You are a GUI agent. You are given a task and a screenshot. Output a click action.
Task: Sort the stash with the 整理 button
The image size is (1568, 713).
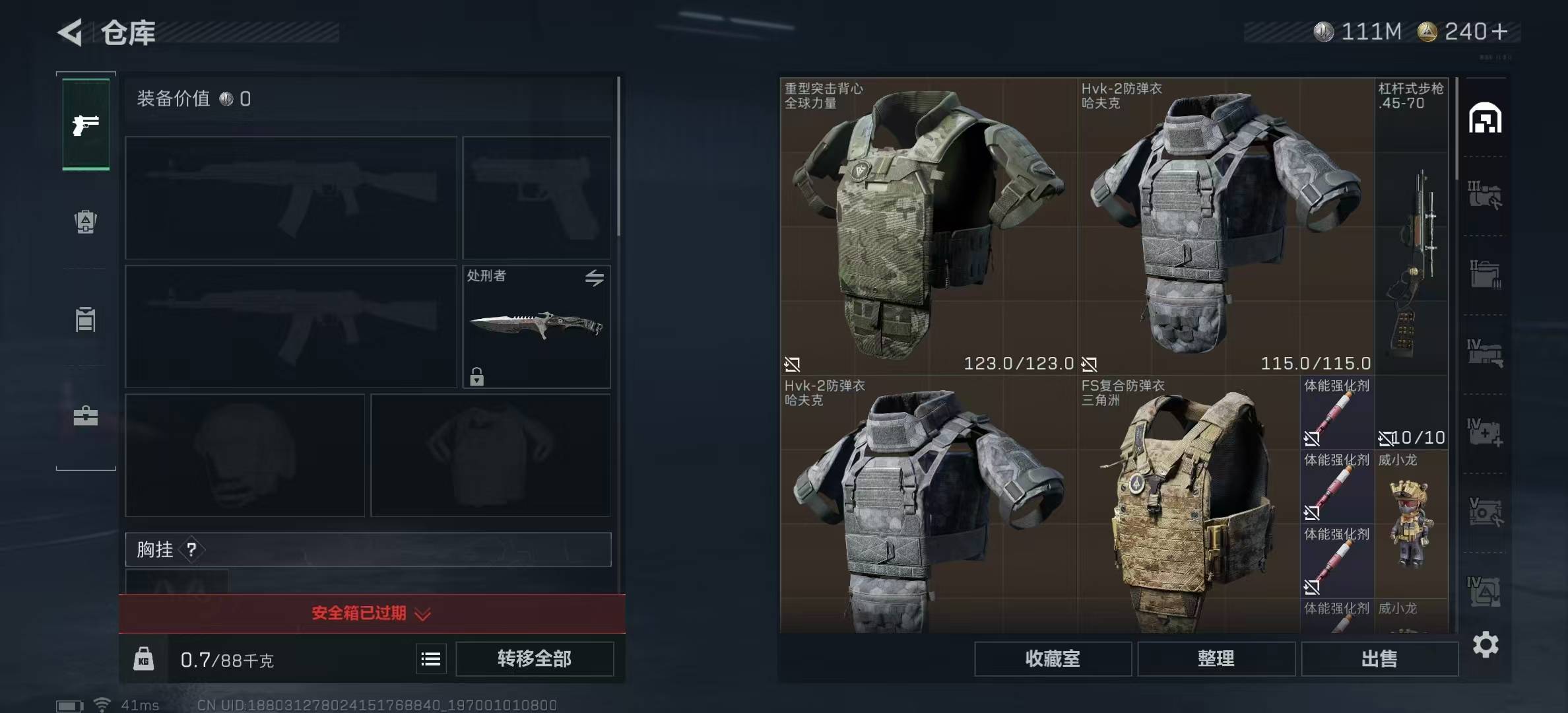pyautogui.click(x=1216, y=659)
